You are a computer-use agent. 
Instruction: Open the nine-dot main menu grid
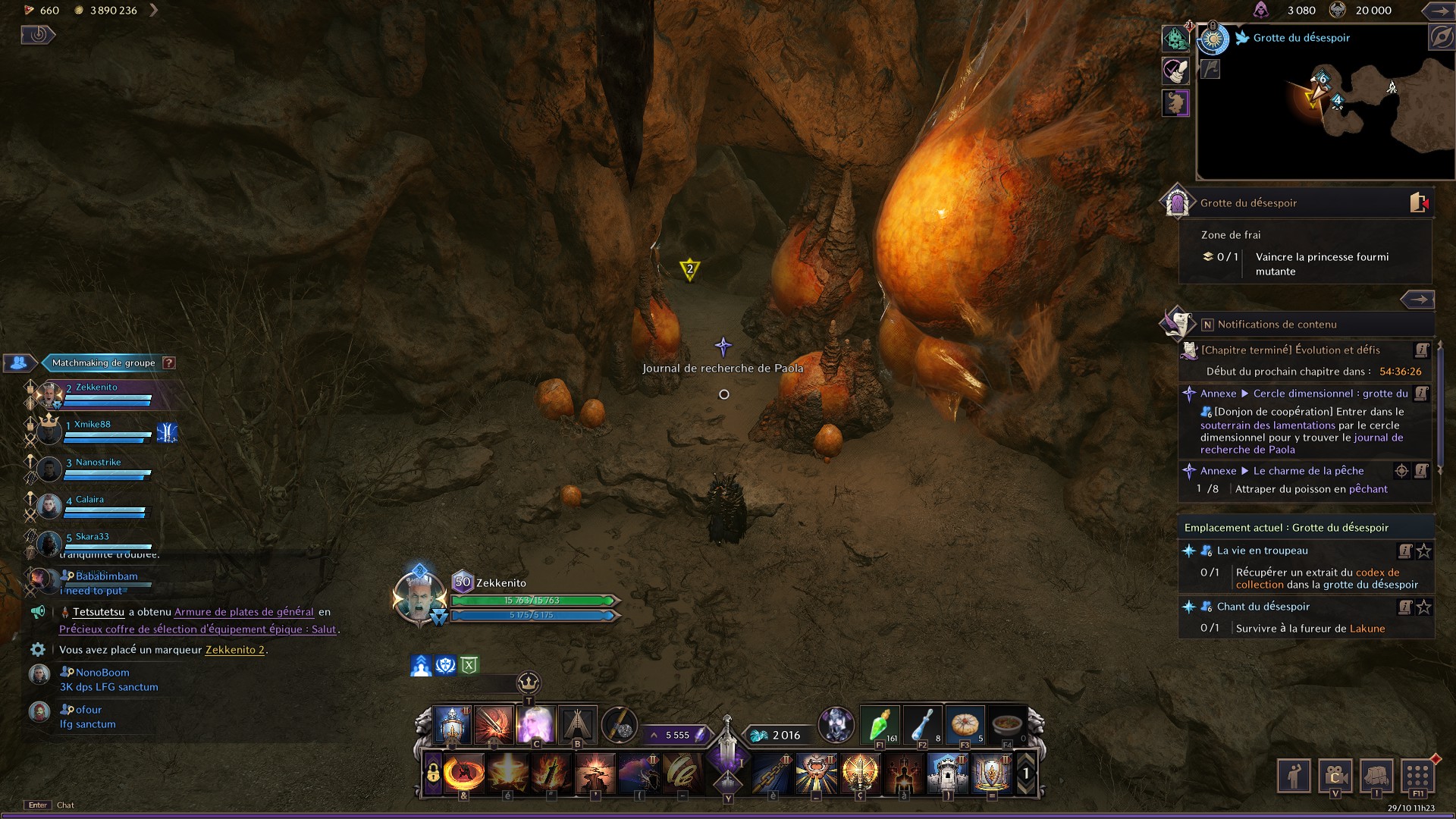click(1417, 774)
